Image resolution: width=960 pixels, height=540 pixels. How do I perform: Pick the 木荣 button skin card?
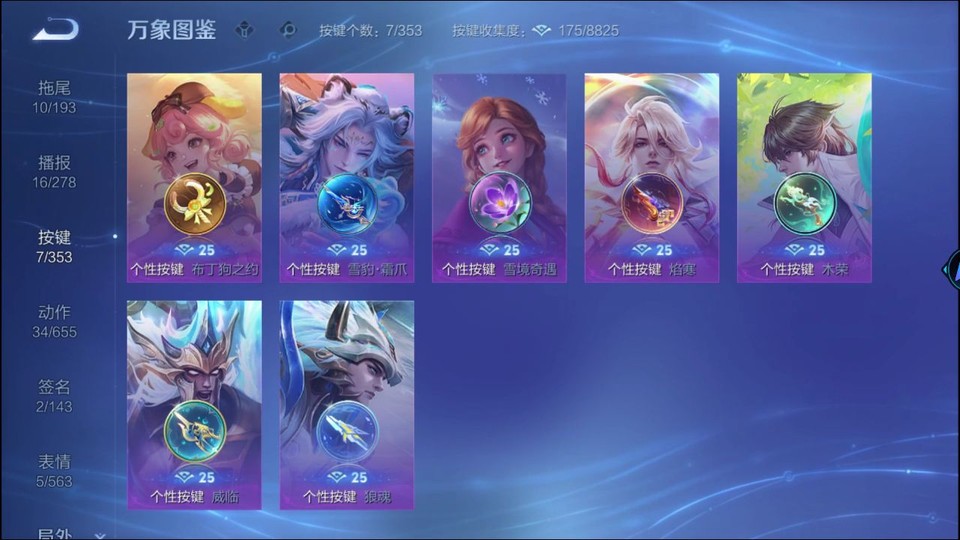click(804, 177)
